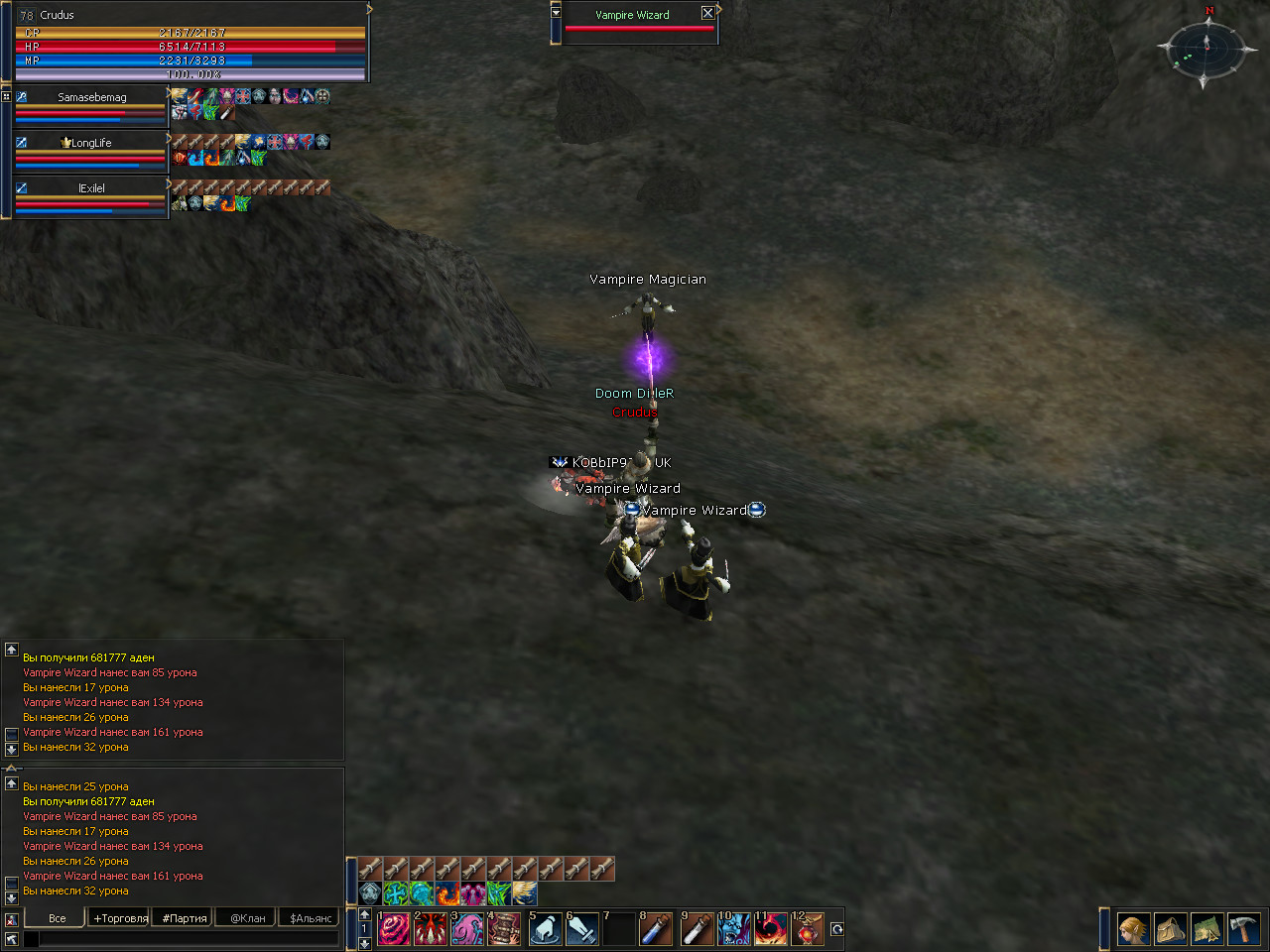Click the chat message input field
Viewport: 1270px width, 952px height.
click(x=189, y=938)
